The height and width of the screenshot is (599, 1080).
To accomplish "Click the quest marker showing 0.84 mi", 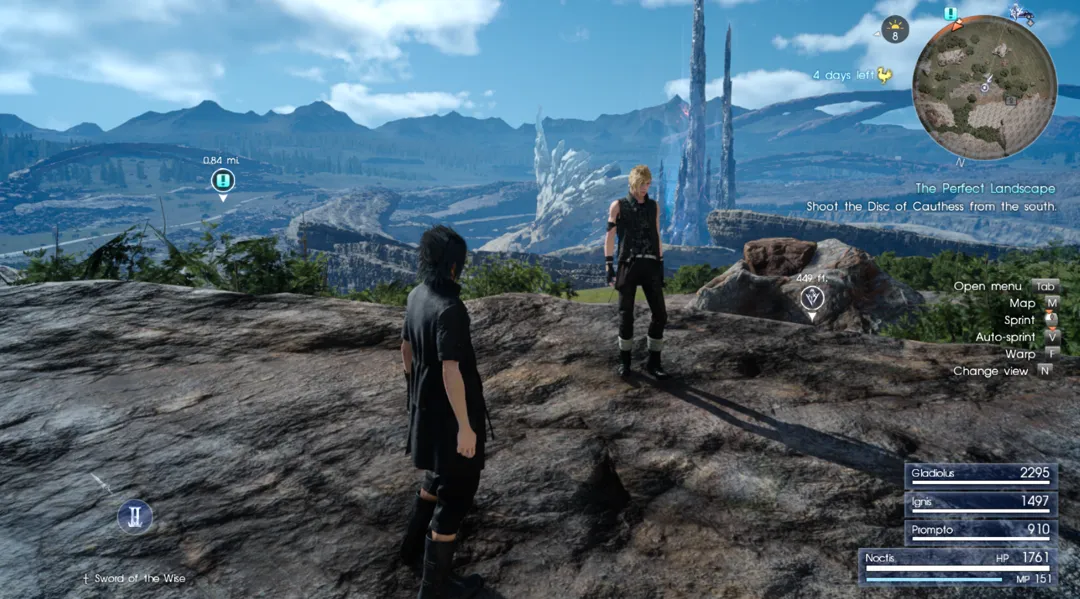I will pyautogui.click(x=222, y=180).
